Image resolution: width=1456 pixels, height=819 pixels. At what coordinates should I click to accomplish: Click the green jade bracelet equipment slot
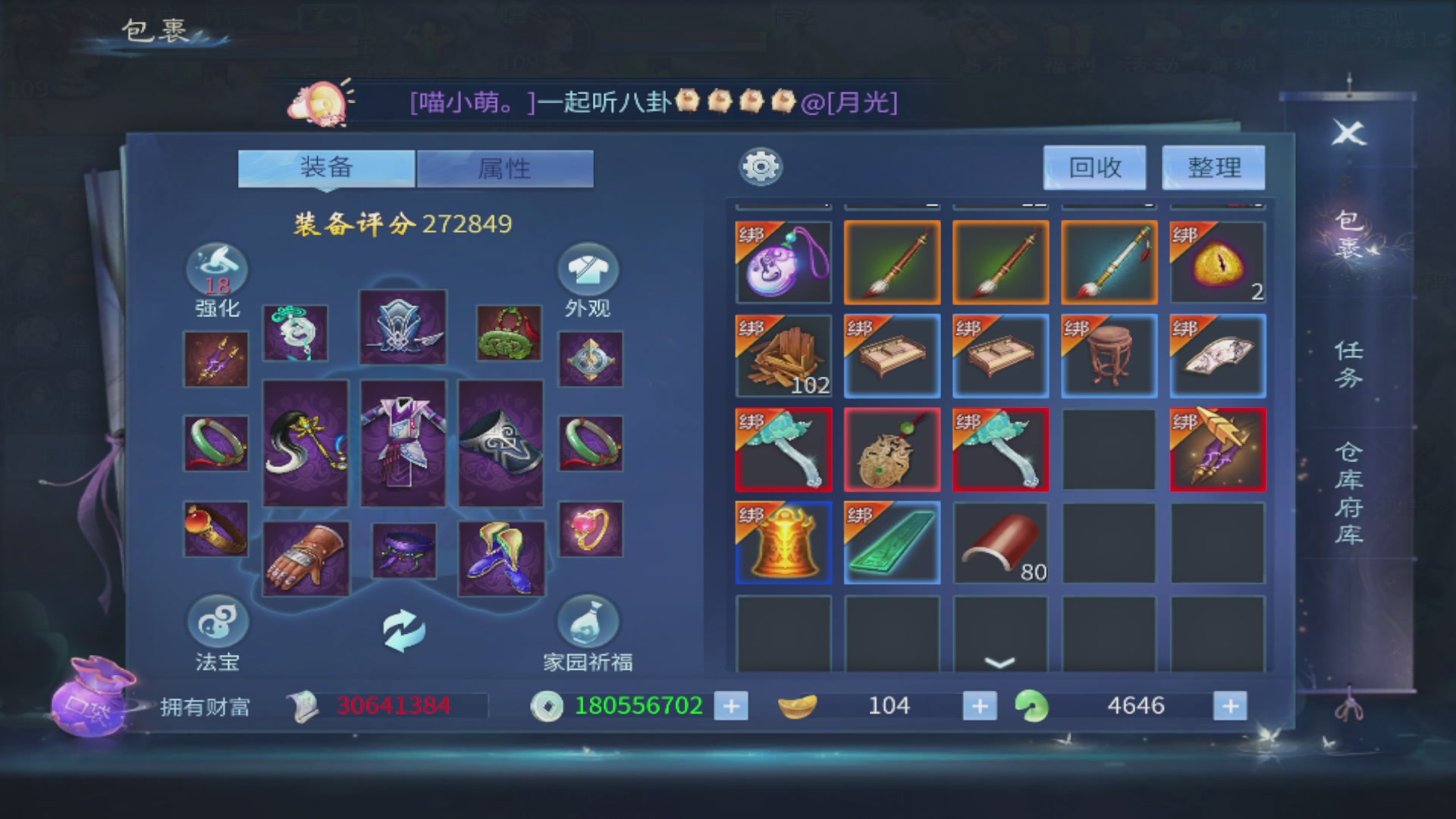coord(215,442)
